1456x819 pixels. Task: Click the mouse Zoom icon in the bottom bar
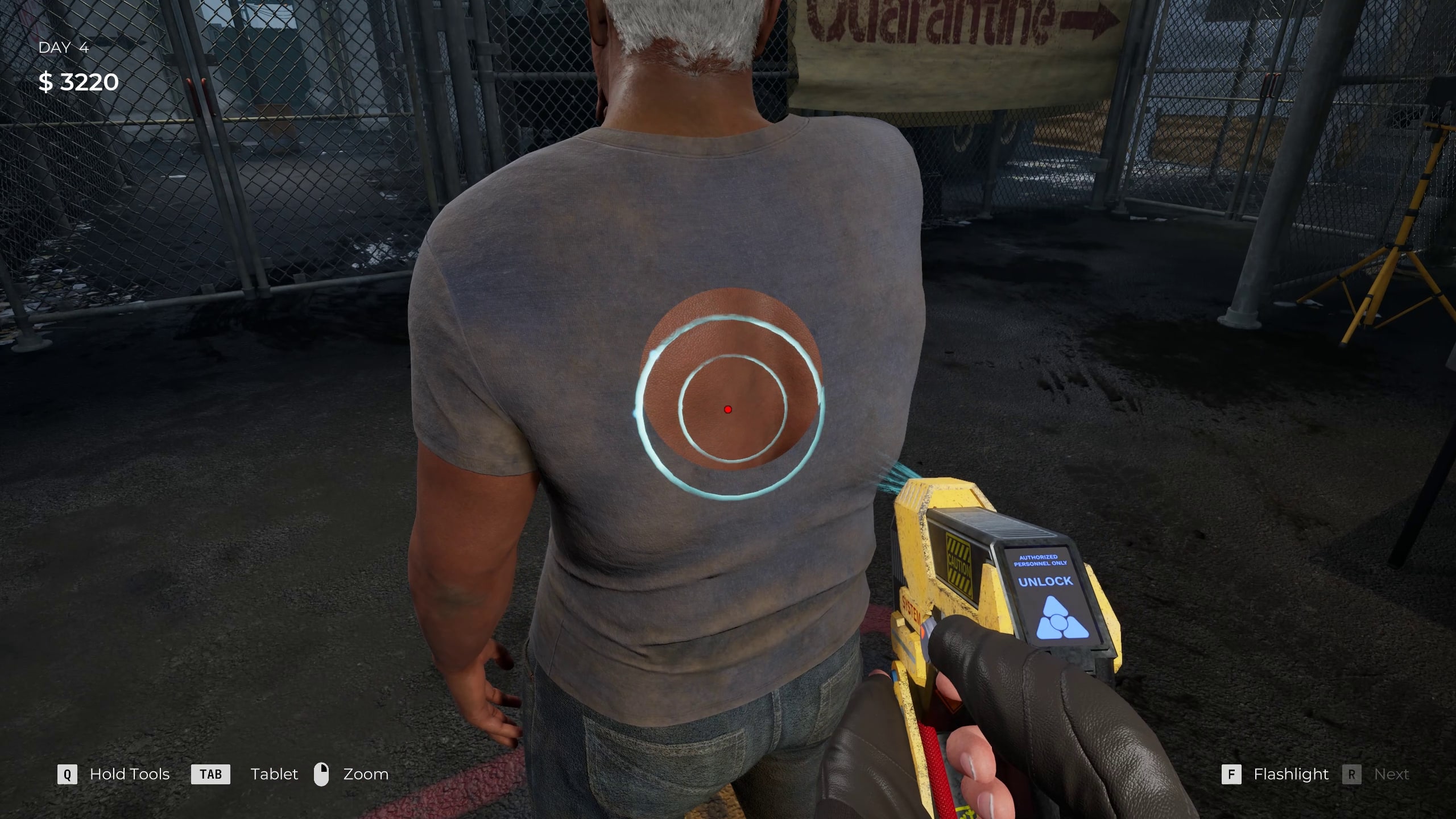322,774
